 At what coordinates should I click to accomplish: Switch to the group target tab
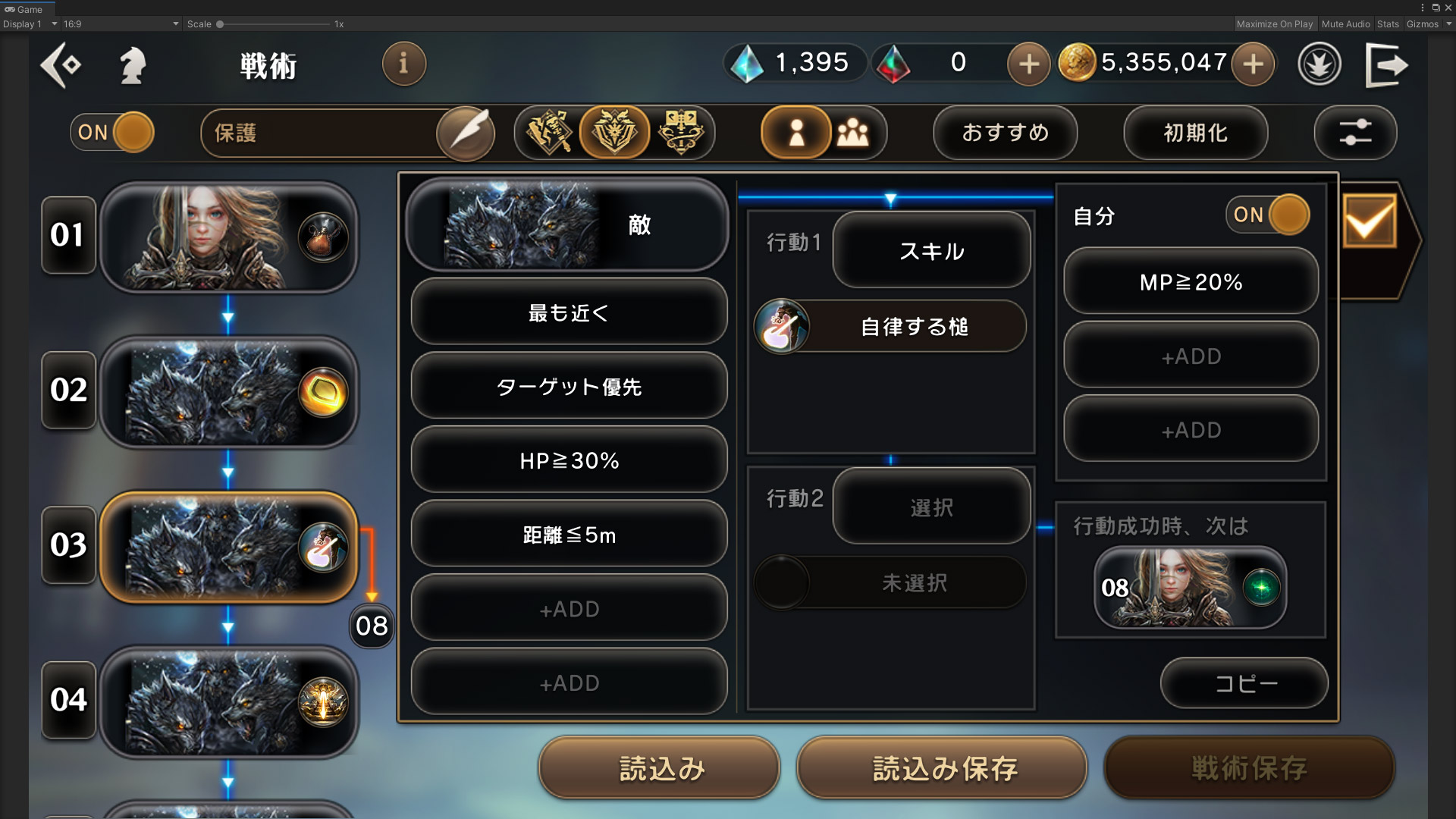pyautogui.click(x=854, y=133)
